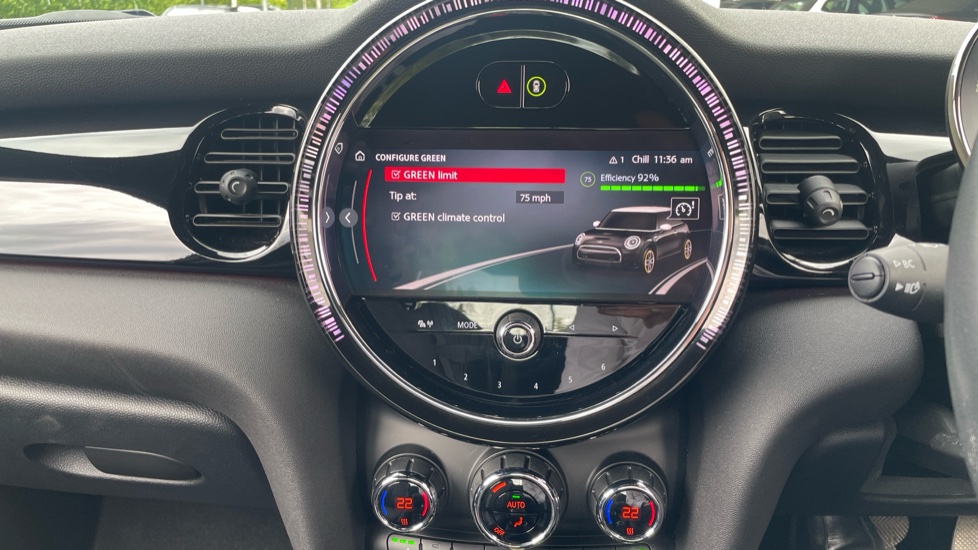The height and width of the screenshot is (550, 978).
Task: Skip back with the left arrow key
Action: [x=571, y=327]
